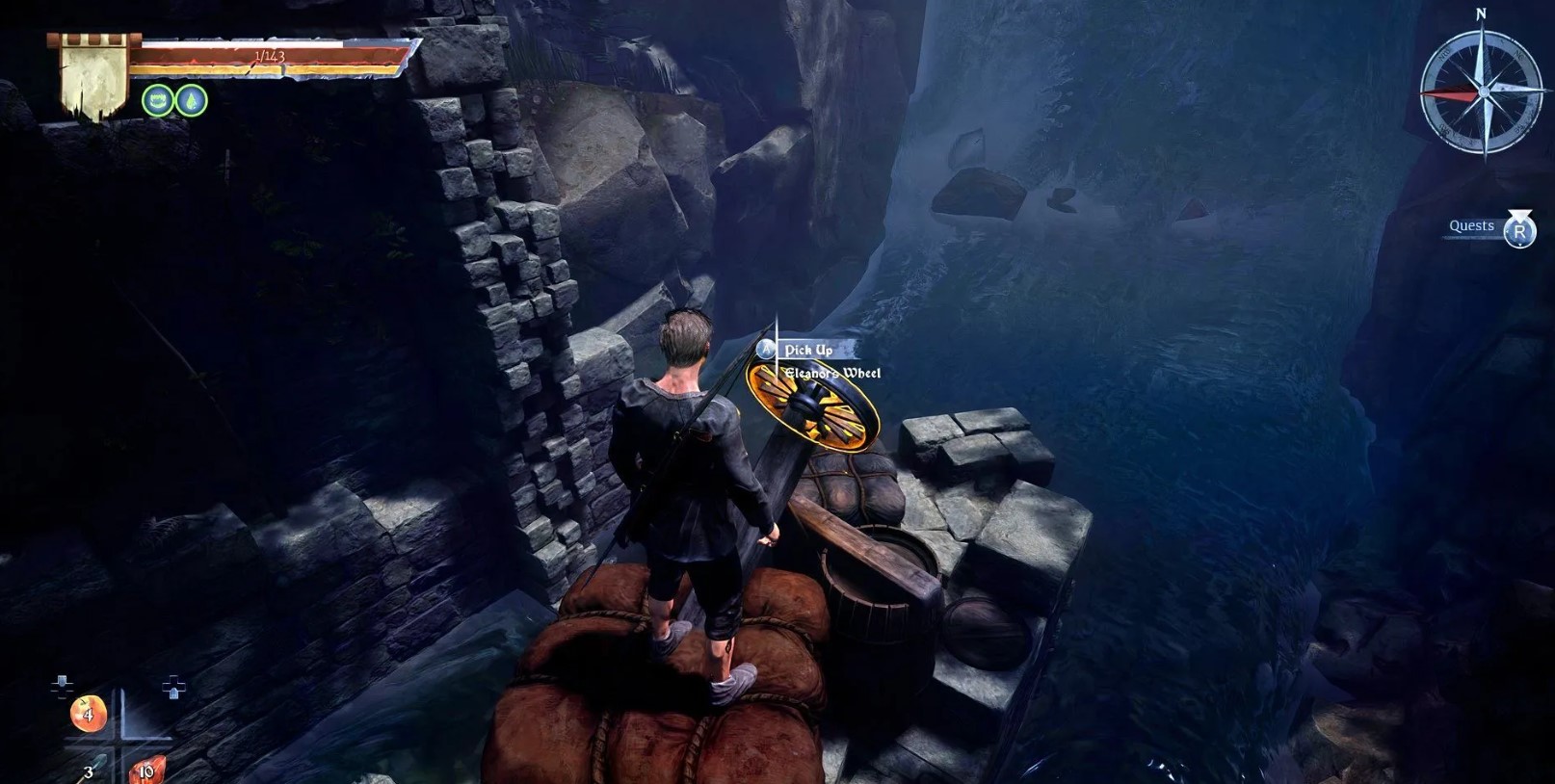The image size is (1555, 784).
Task: Click the parchment banner emblem
Action: point(93,77)
